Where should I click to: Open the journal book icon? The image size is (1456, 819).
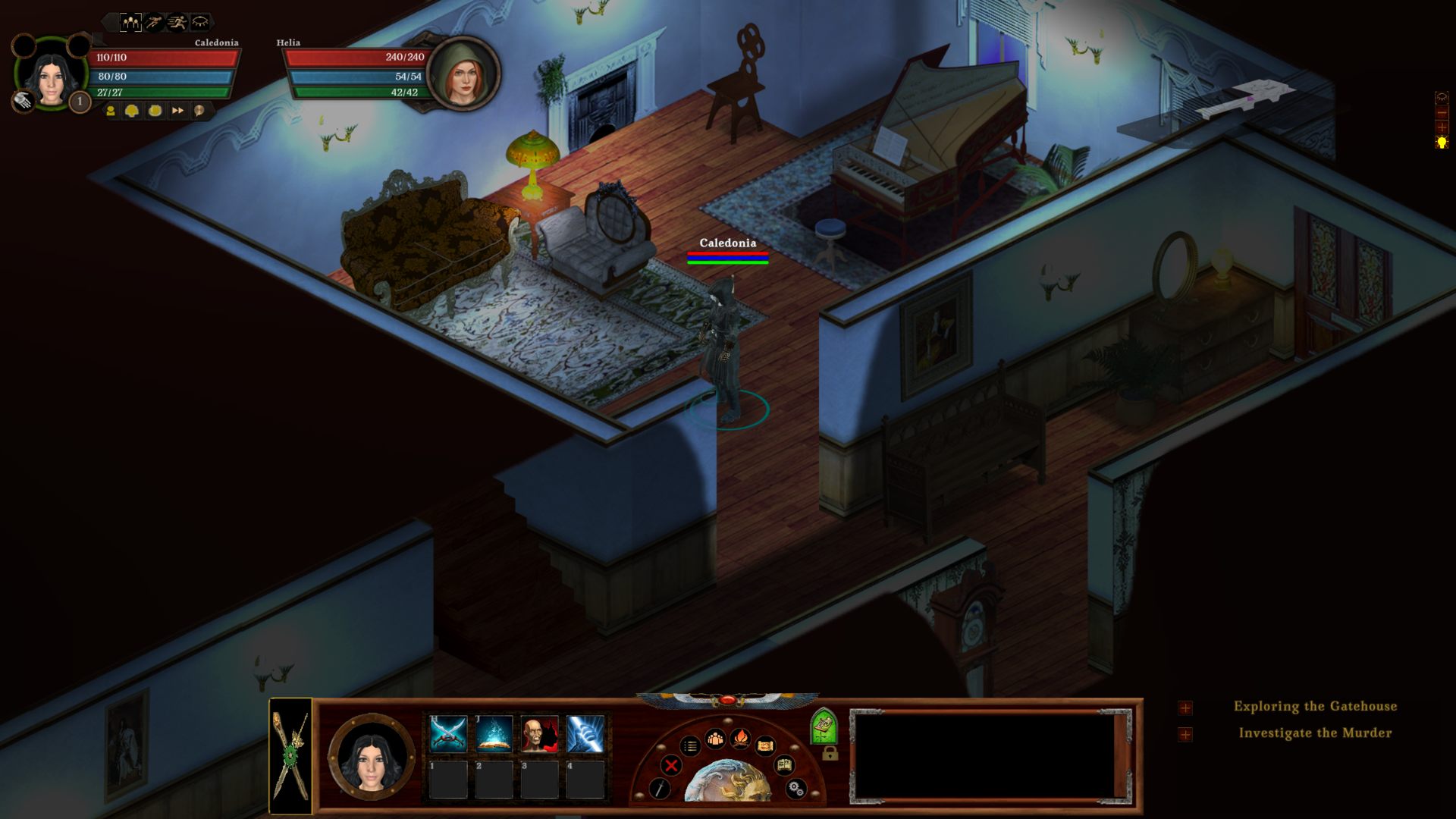[x=784, y=765]
